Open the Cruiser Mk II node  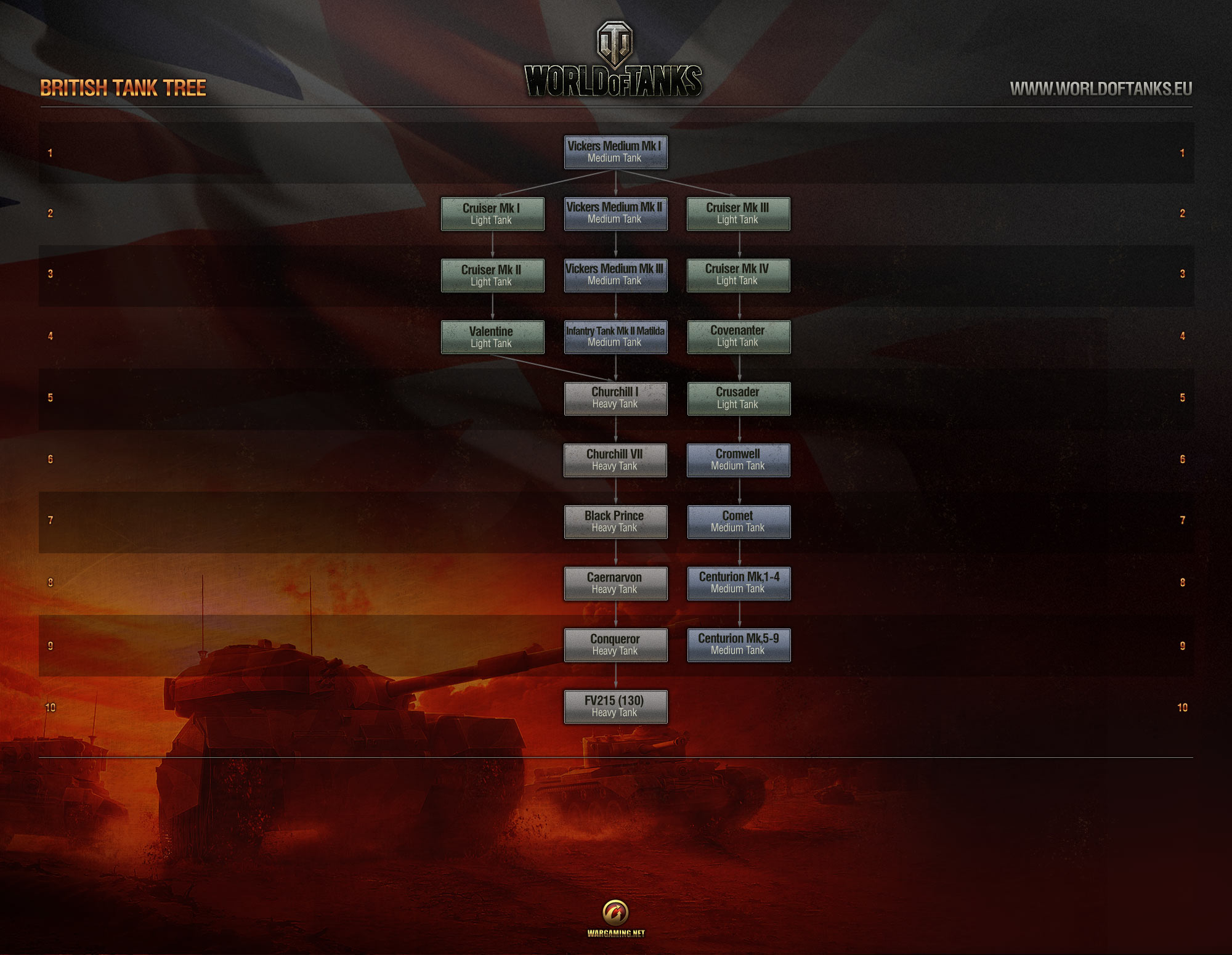pyautogui.click(x=492, y=275)
